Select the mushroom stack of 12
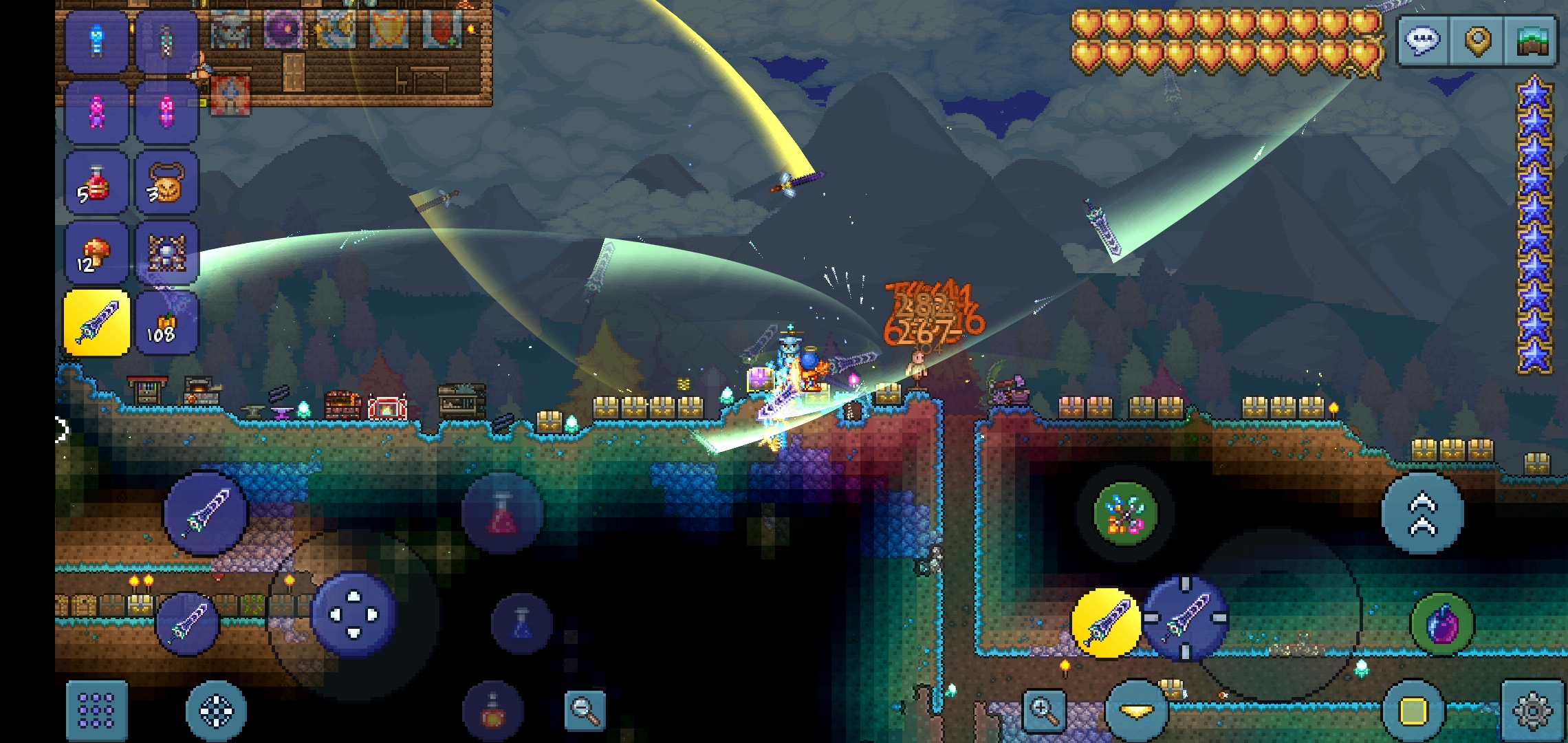This screenshot has width=1568, height=743. [x=97, y=253]
